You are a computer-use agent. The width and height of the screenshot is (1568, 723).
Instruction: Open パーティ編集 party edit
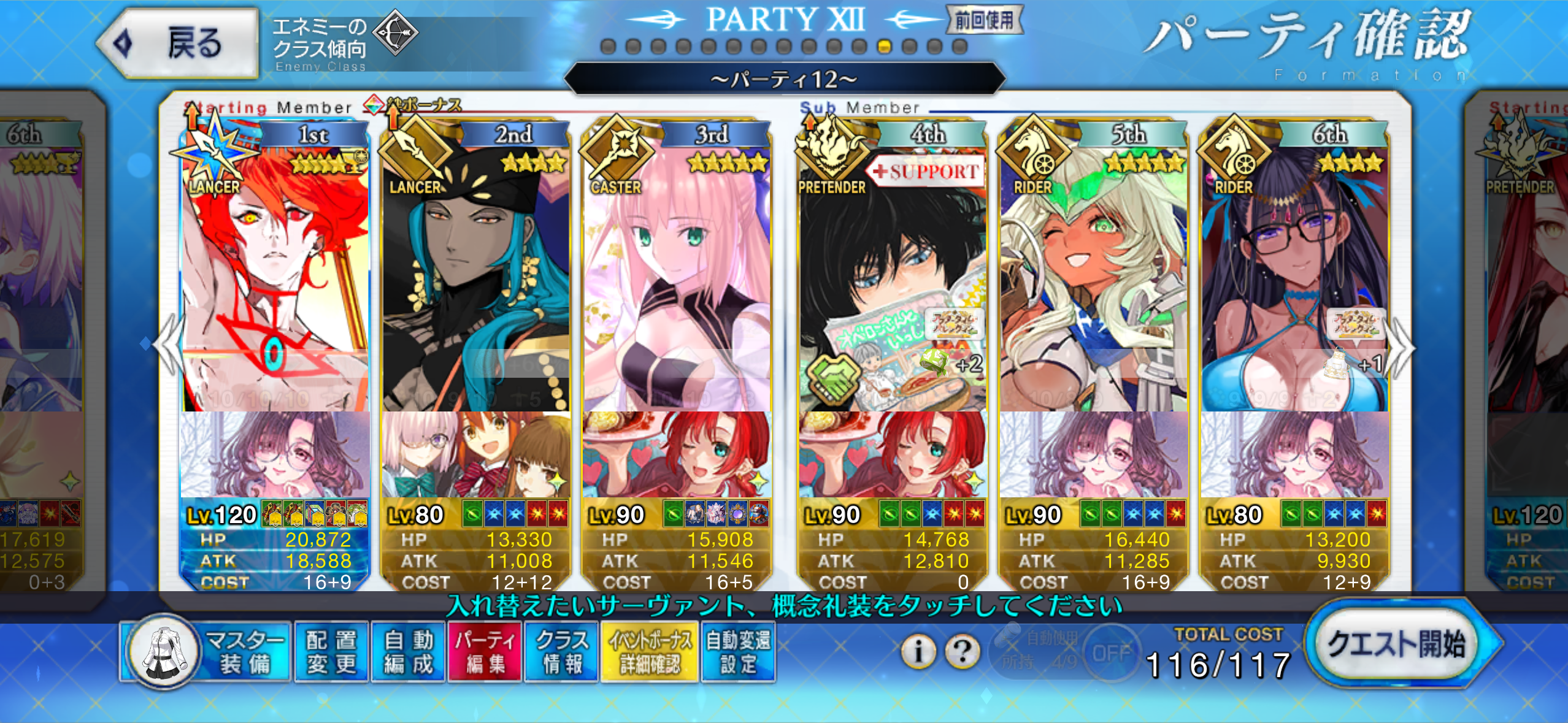(x=485, y=652)
